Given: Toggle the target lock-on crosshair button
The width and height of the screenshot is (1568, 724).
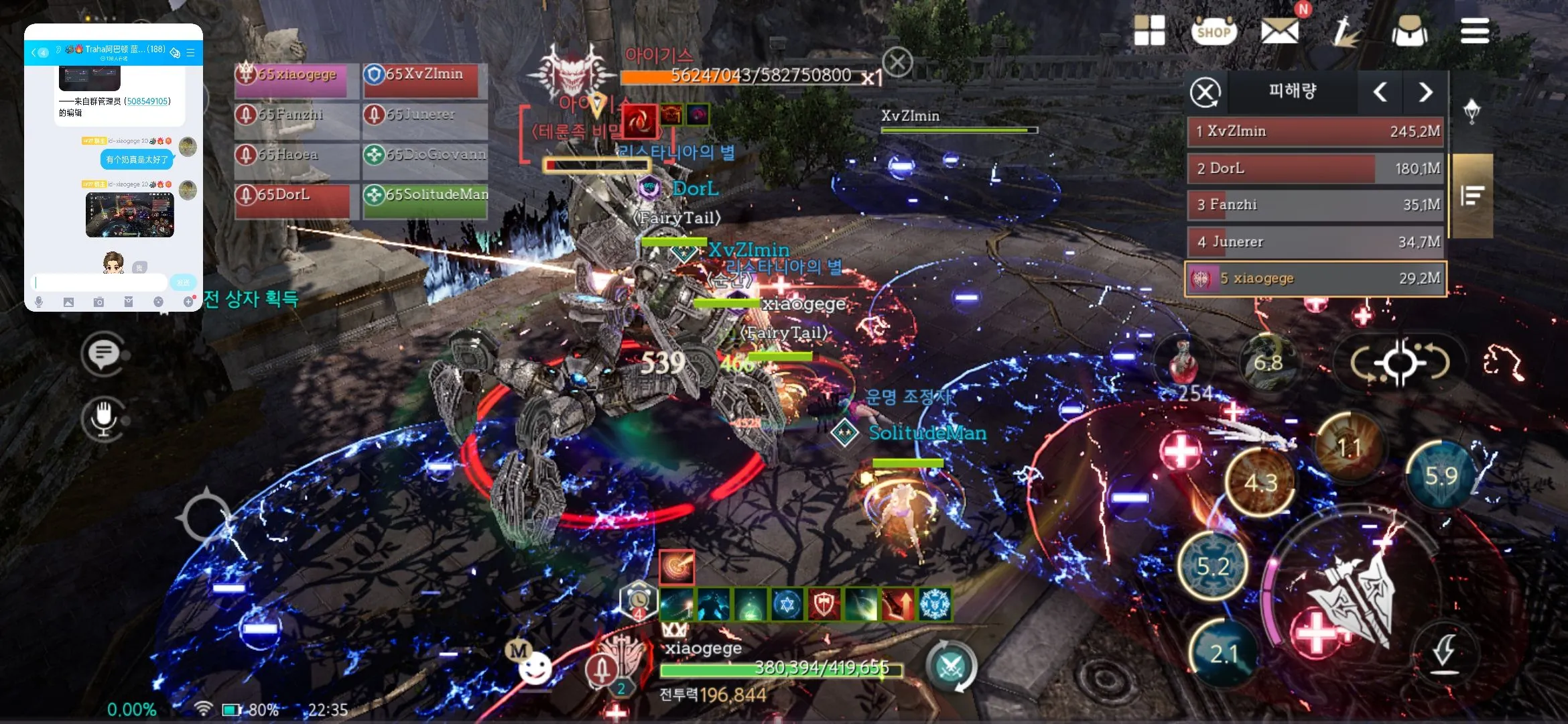Looking at the screenshot, I should tap(1400, 363).
